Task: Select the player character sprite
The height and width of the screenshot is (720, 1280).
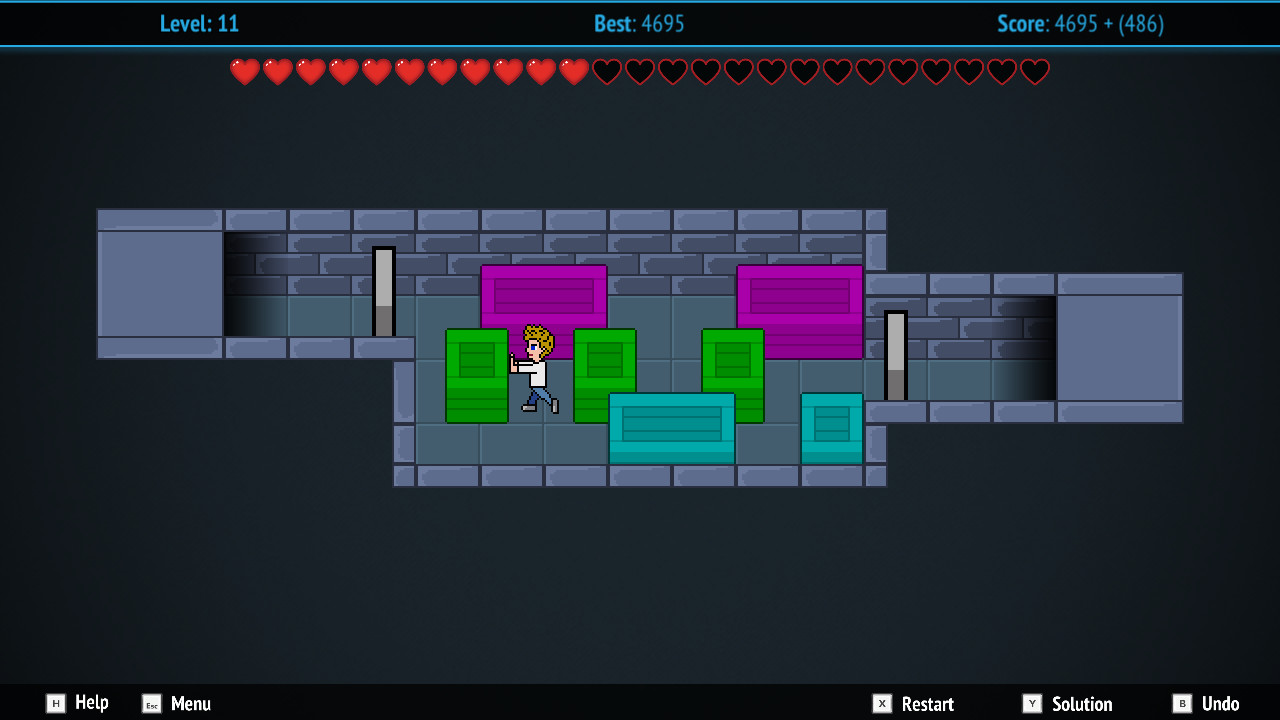Action: (535, 370)
